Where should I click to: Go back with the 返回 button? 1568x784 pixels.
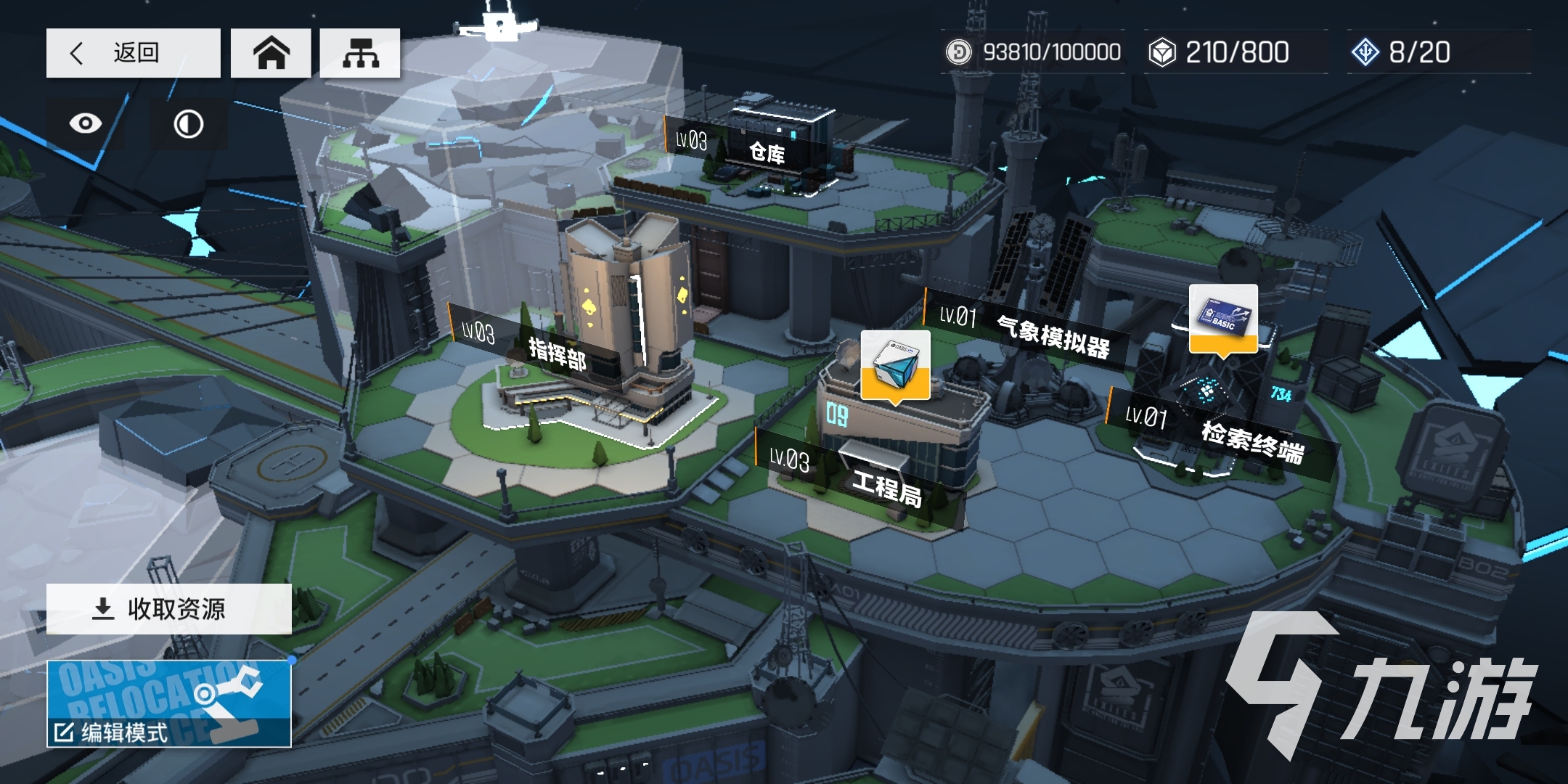[133, 53]
